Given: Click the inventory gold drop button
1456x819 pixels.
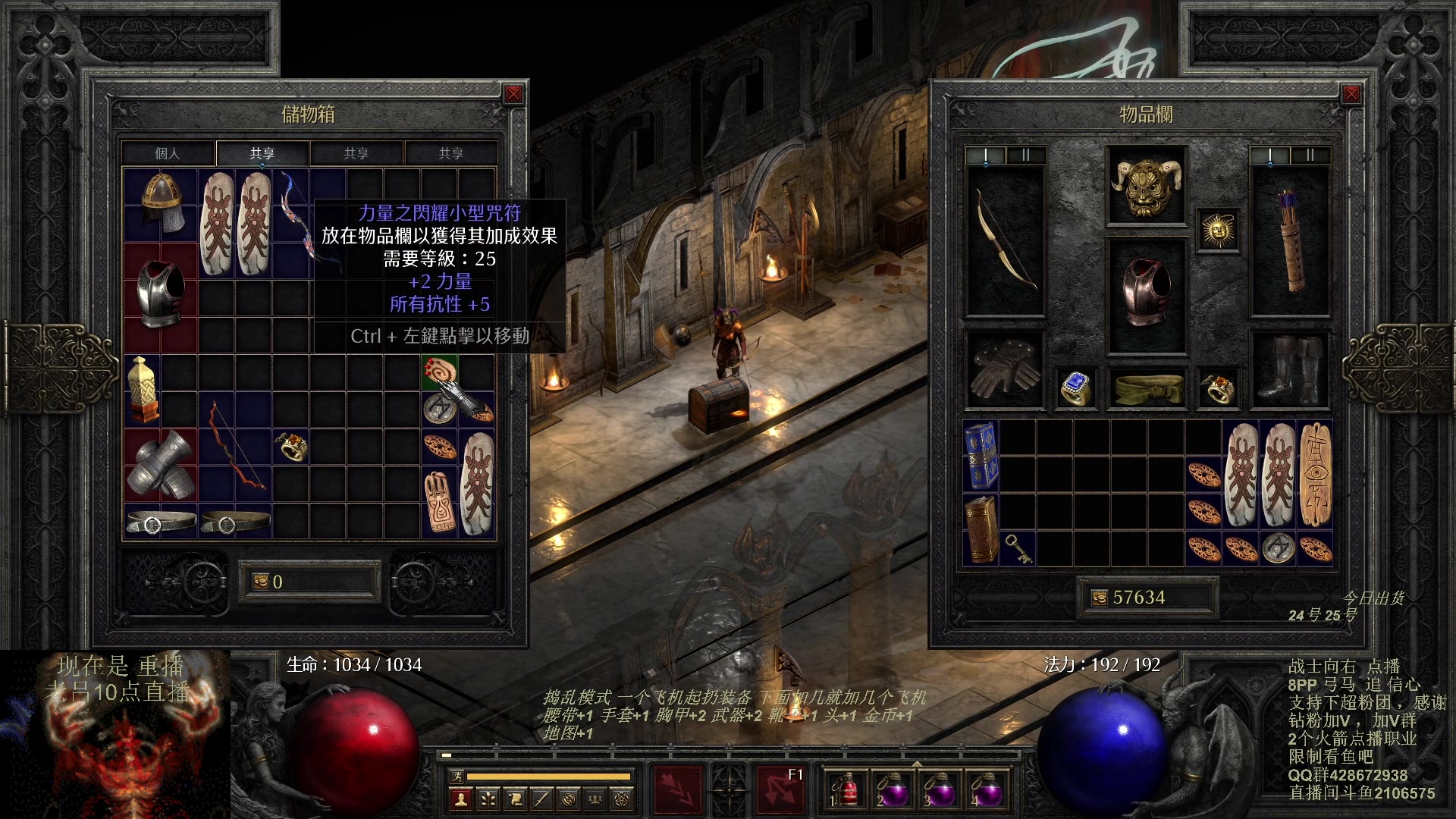Looking at the screenshot, I should pos(1099,598).
